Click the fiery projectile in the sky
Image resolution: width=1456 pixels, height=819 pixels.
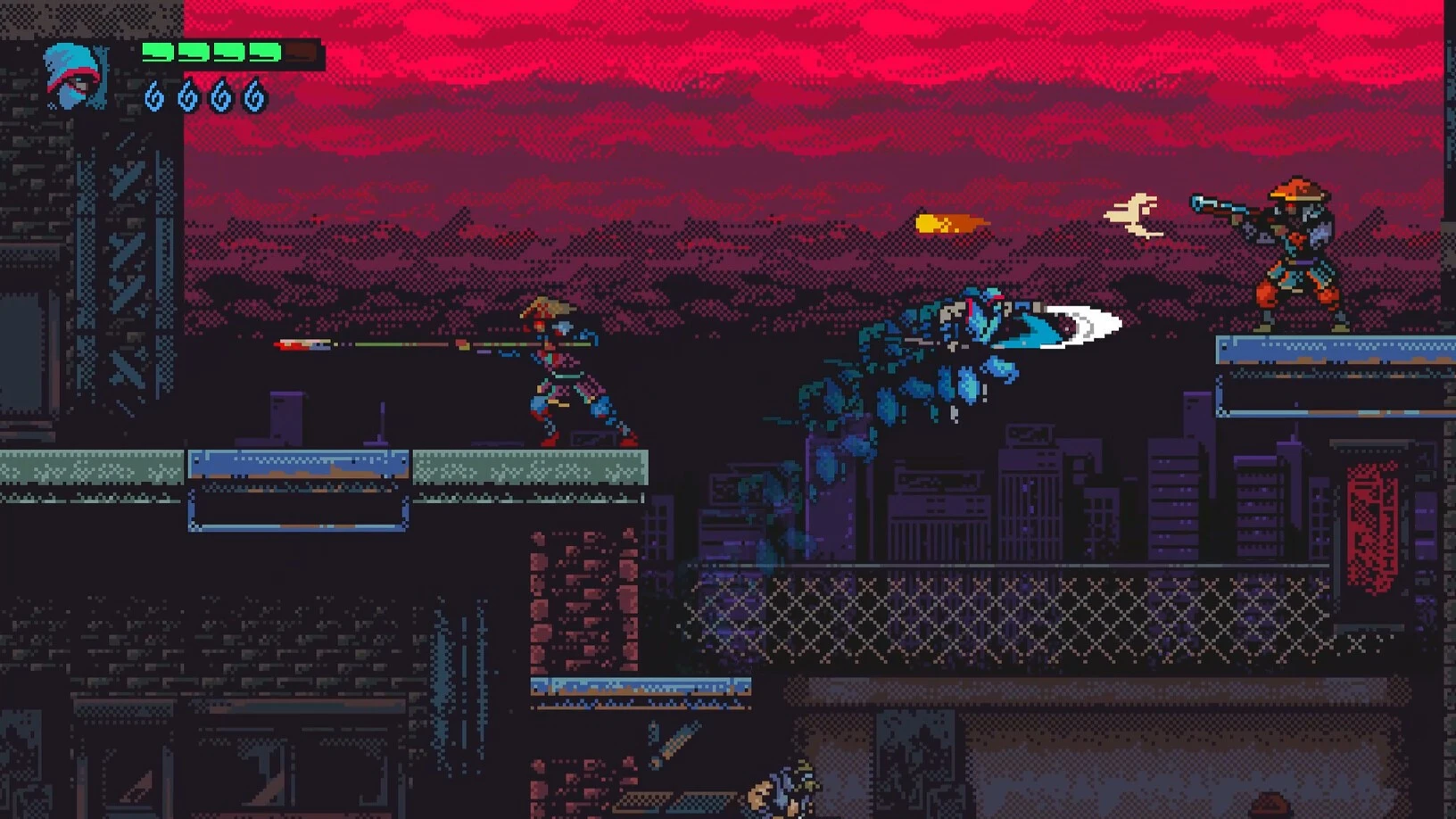click(950, 225)
